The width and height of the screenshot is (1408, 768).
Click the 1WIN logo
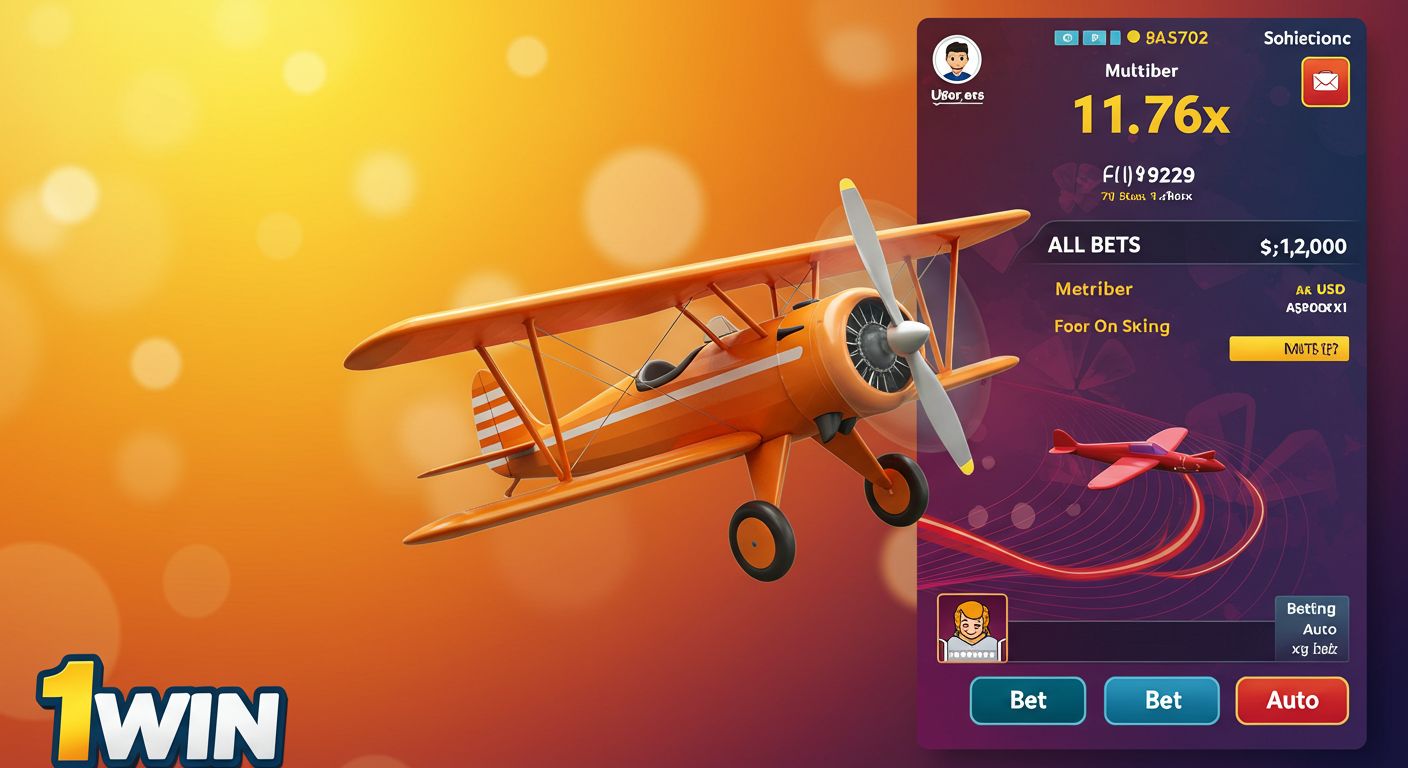coord(162,714)
